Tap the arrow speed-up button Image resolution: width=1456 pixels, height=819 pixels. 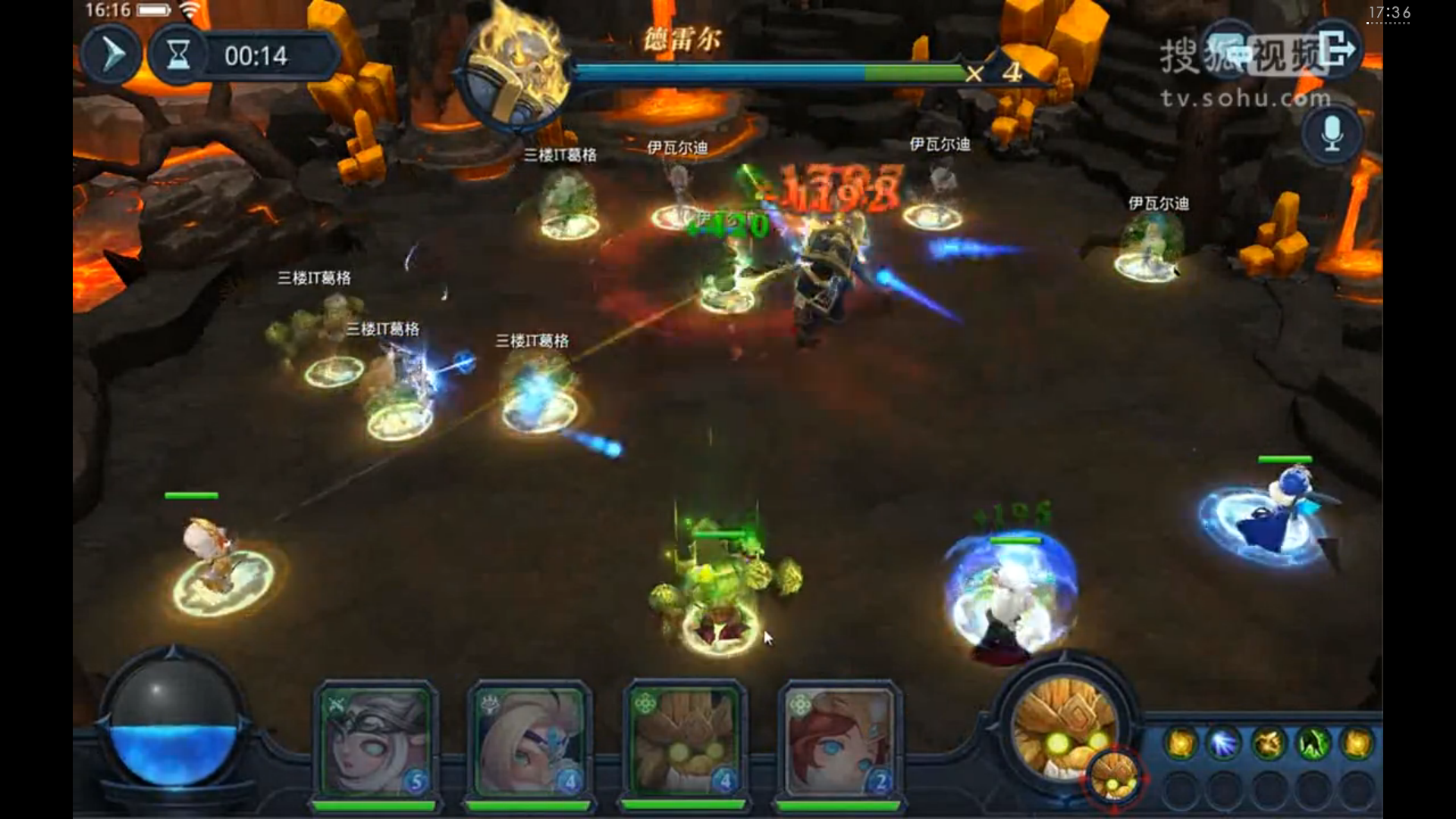pyautogui.click(x=111, y=55)
